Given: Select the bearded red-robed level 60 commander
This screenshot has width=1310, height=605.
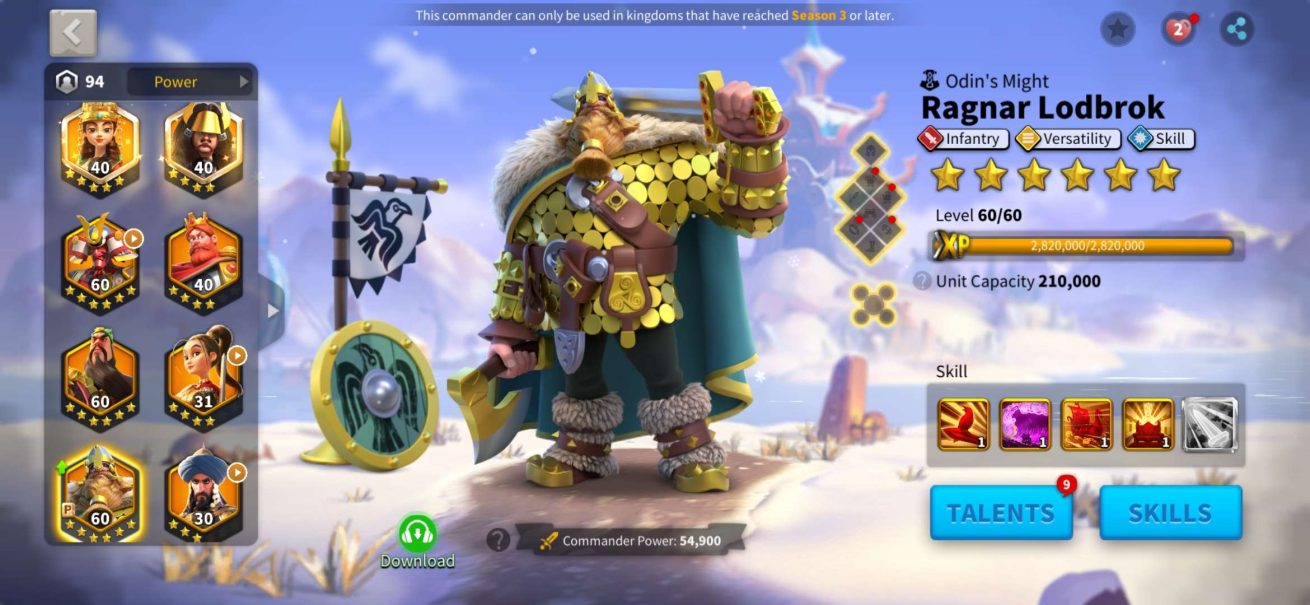Looking at the screenshot, I should point(100,373).
